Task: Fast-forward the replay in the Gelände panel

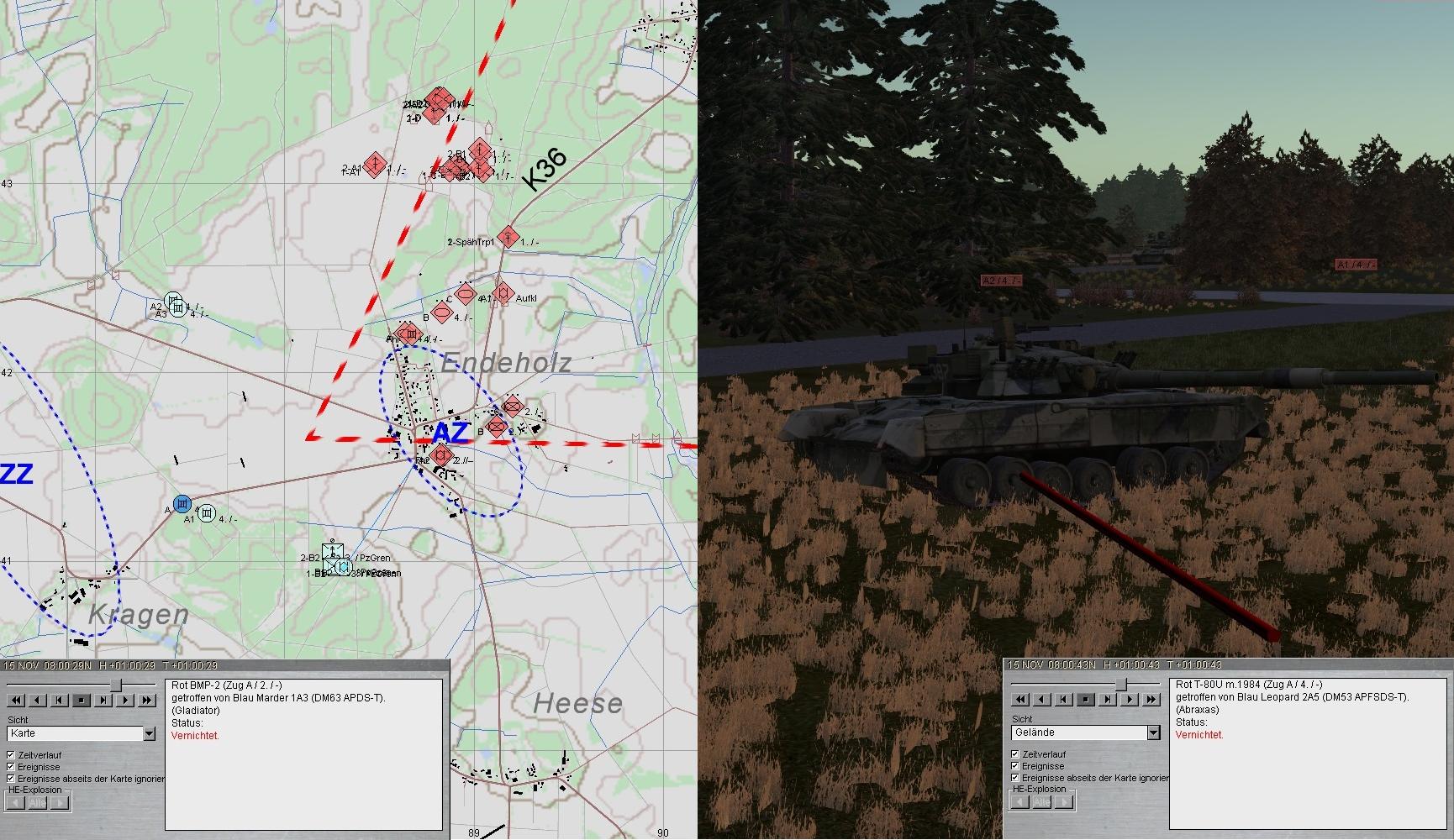Action: coord(1151,699)
